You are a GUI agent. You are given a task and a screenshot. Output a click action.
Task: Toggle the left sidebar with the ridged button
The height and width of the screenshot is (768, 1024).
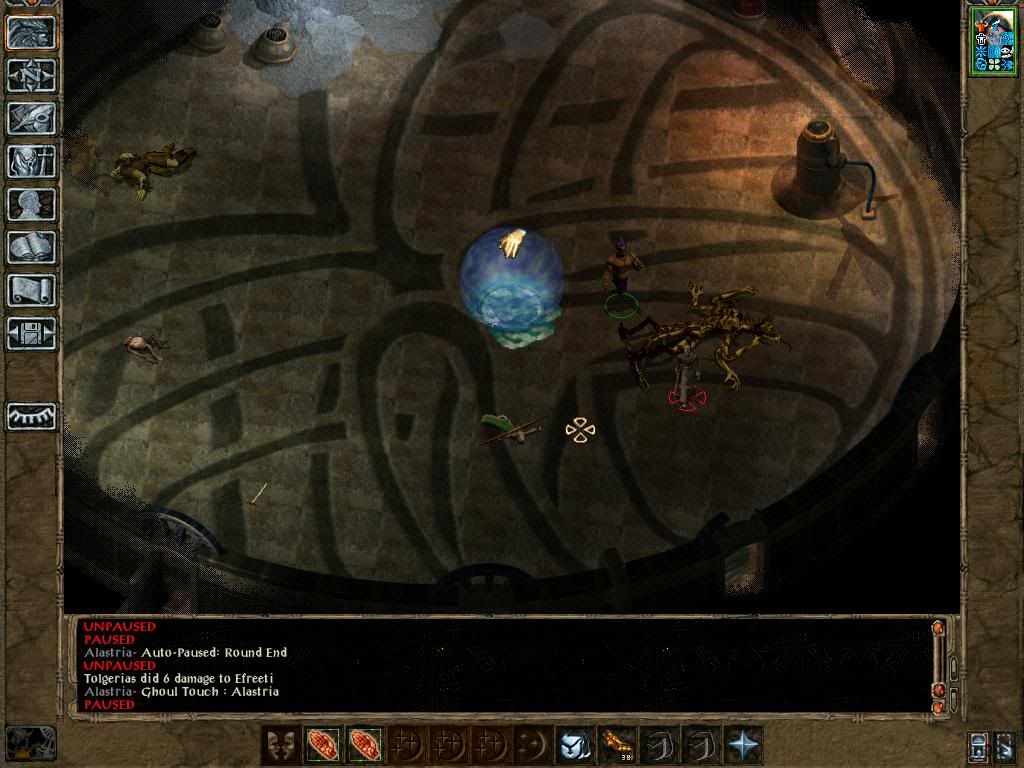tap(31, 416)
